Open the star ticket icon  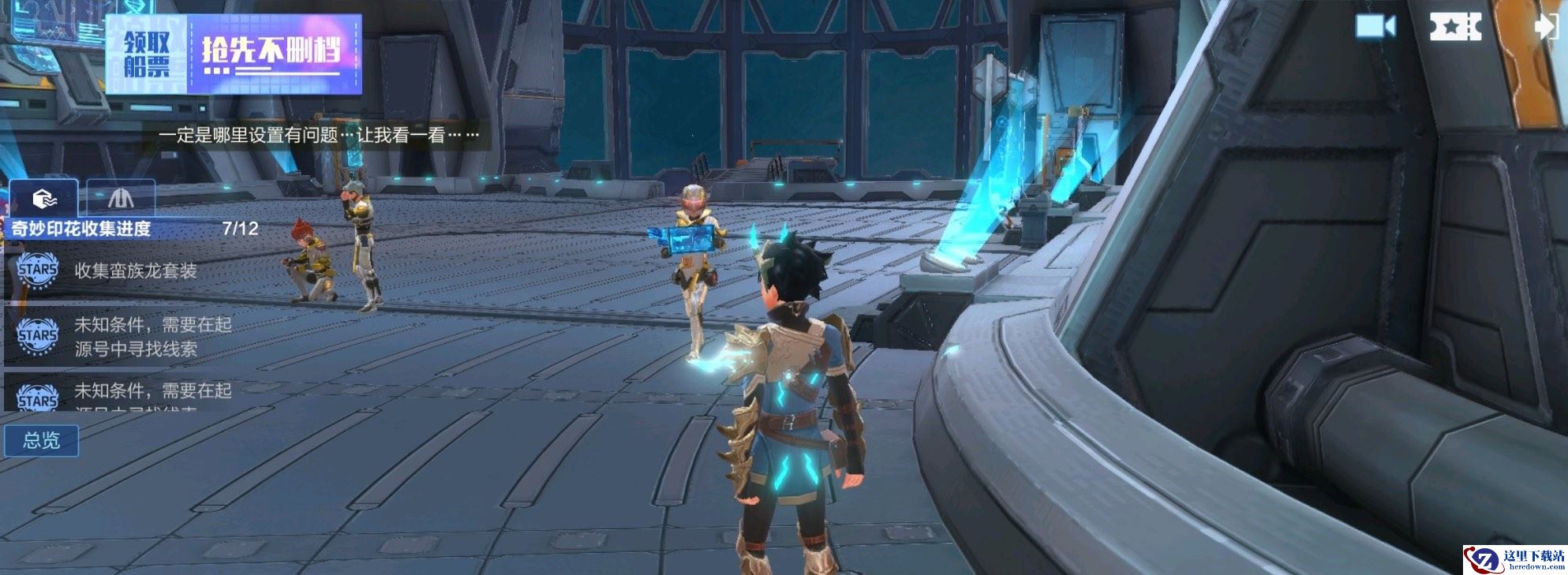[x=1454, y=28]
